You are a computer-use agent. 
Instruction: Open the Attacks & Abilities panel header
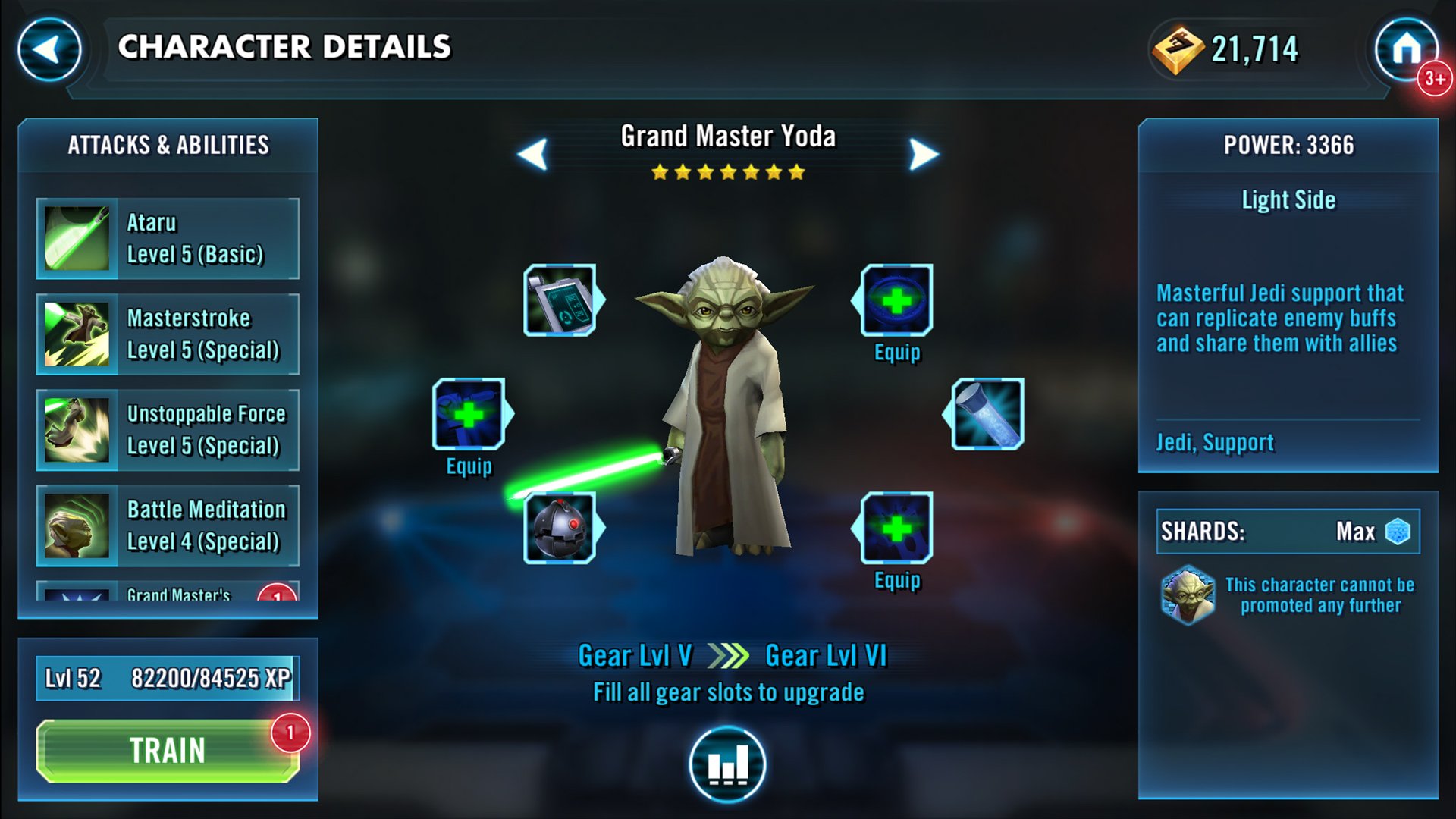tap(168, 144)
